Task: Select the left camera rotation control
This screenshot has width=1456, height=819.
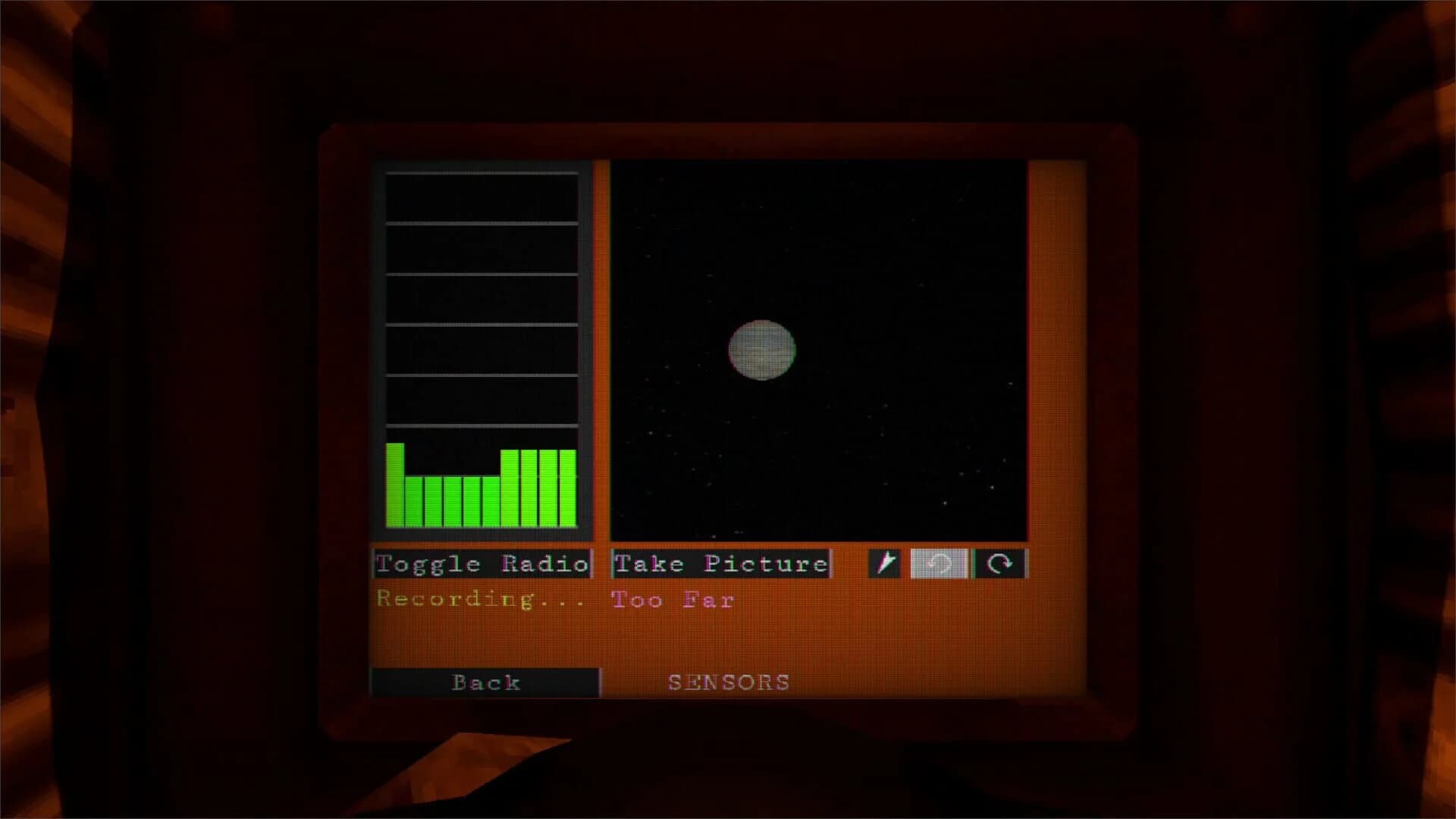Action: (938, 563)
